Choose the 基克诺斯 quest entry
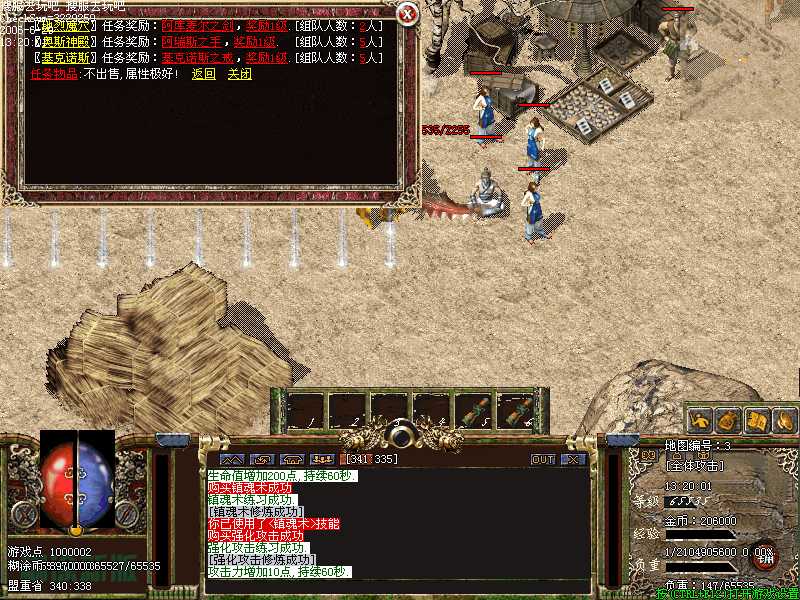800x600 pixels. coord(66,58)
